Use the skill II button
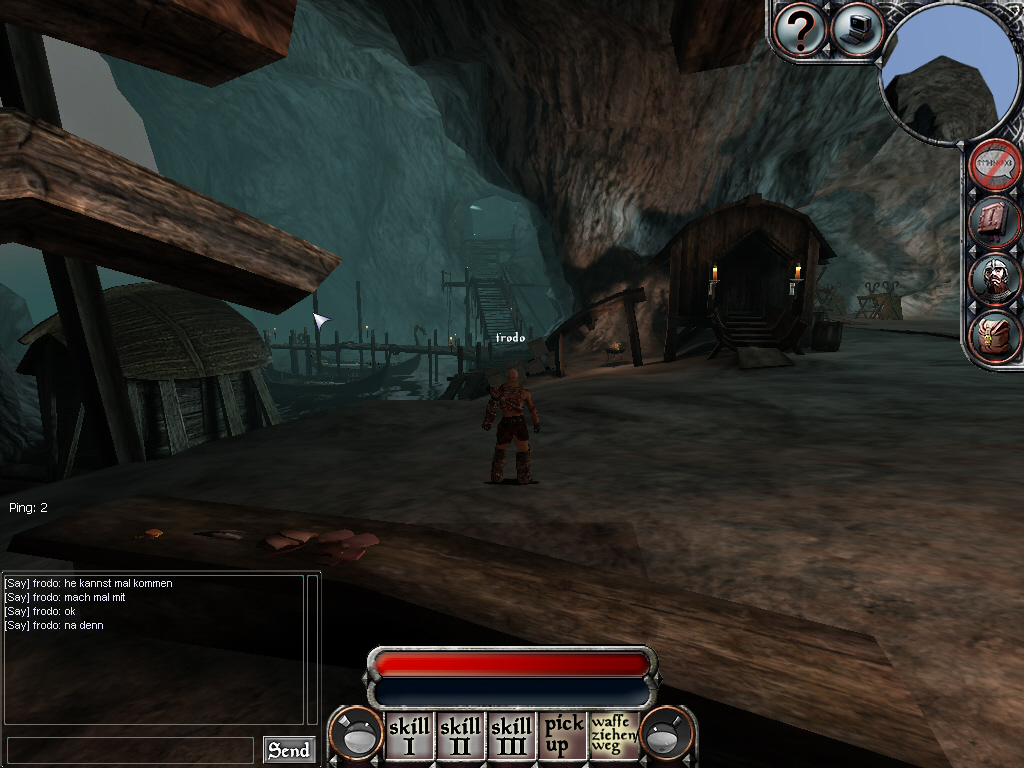 tap(460, 736)
